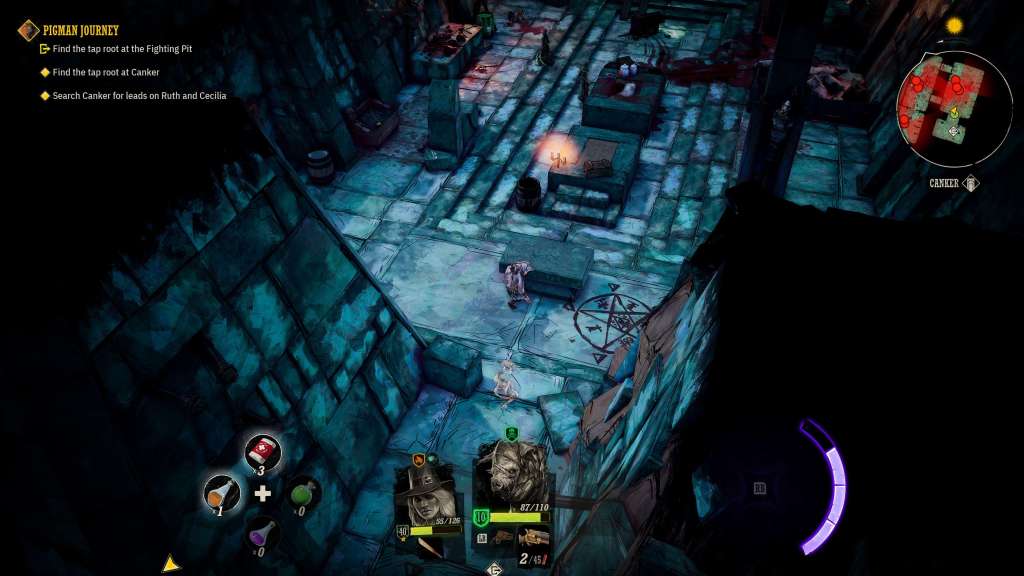Choose the pistol weapon slot
Screen dimensions: 1024x576
[533, 536]
